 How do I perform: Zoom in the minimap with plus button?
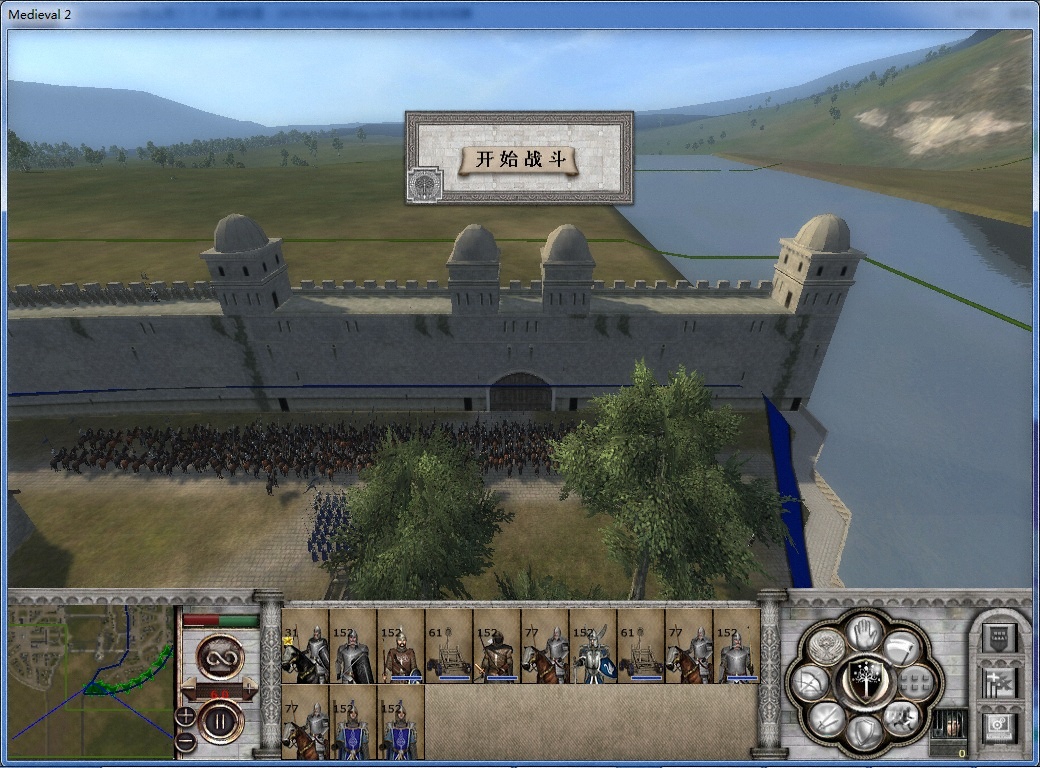185,715
